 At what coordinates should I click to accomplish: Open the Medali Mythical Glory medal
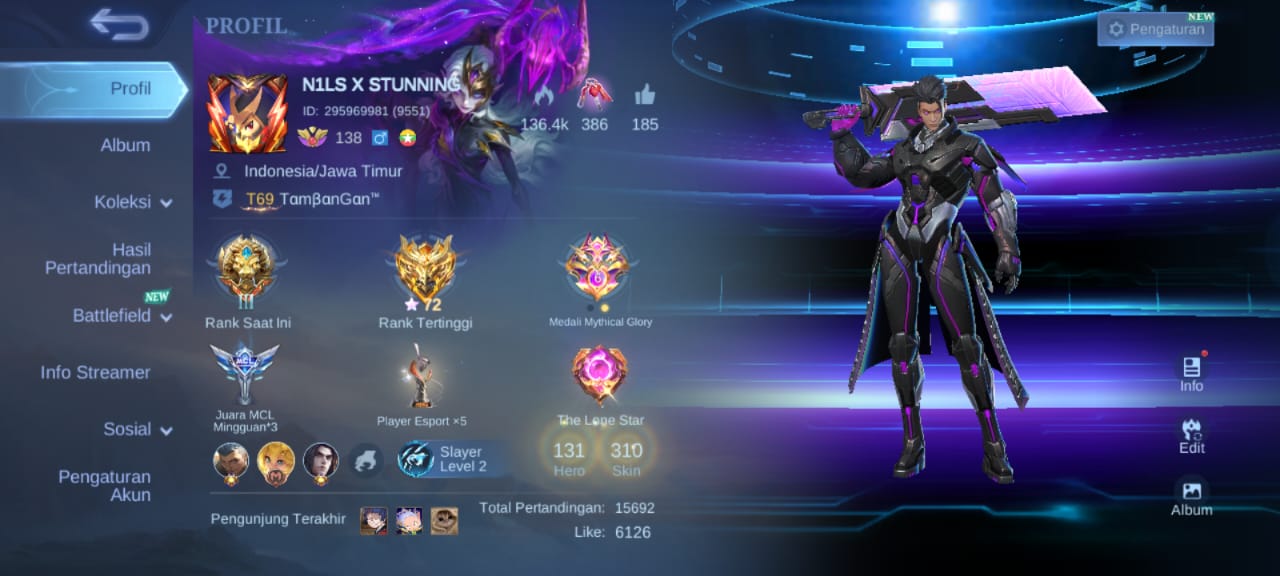(x=599, y=270)
